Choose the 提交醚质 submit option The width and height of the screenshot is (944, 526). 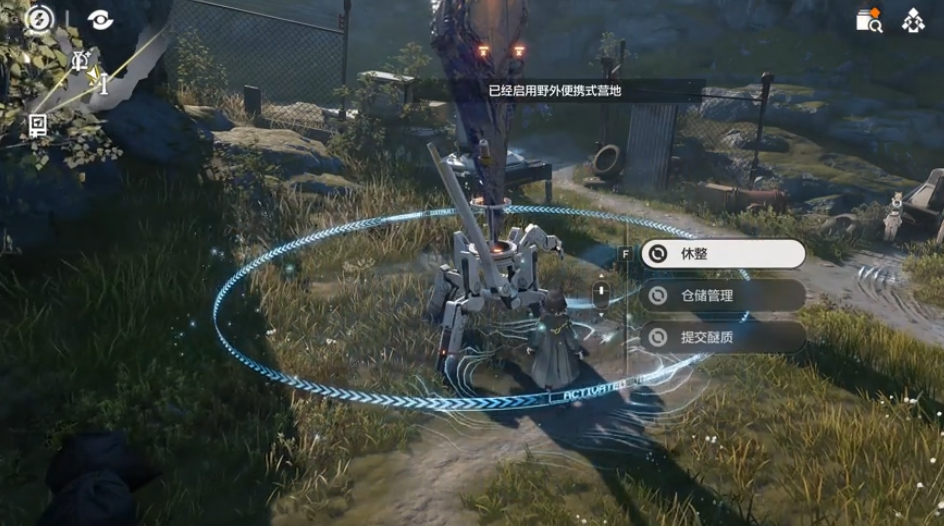point(722,337)
